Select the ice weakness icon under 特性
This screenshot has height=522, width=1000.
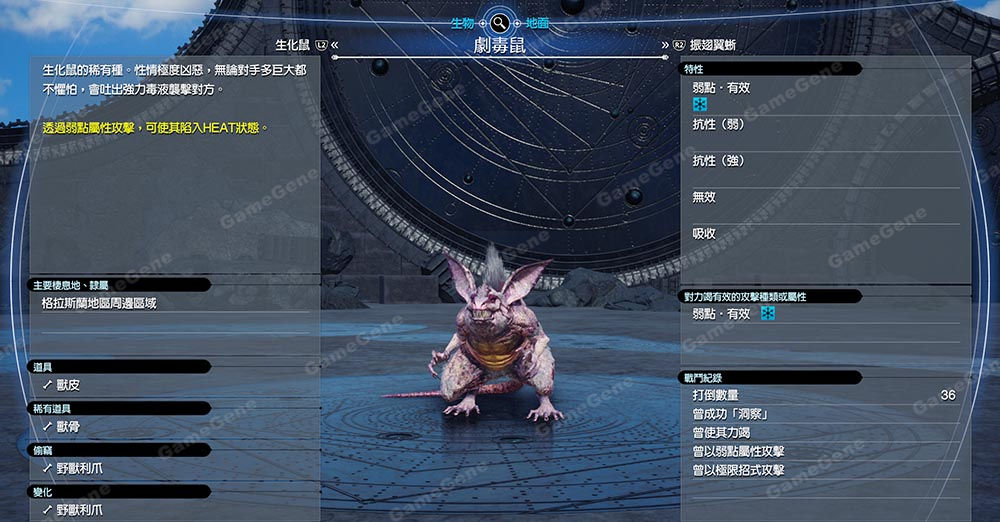click(x=700, y=105)
